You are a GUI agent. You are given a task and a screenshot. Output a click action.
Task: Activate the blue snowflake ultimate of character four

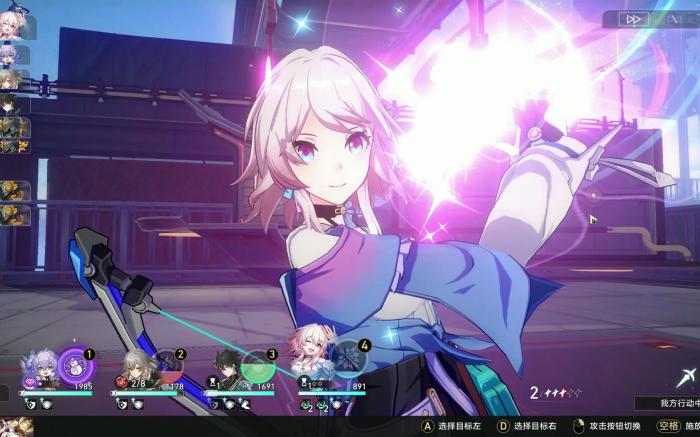click(347, 358)
